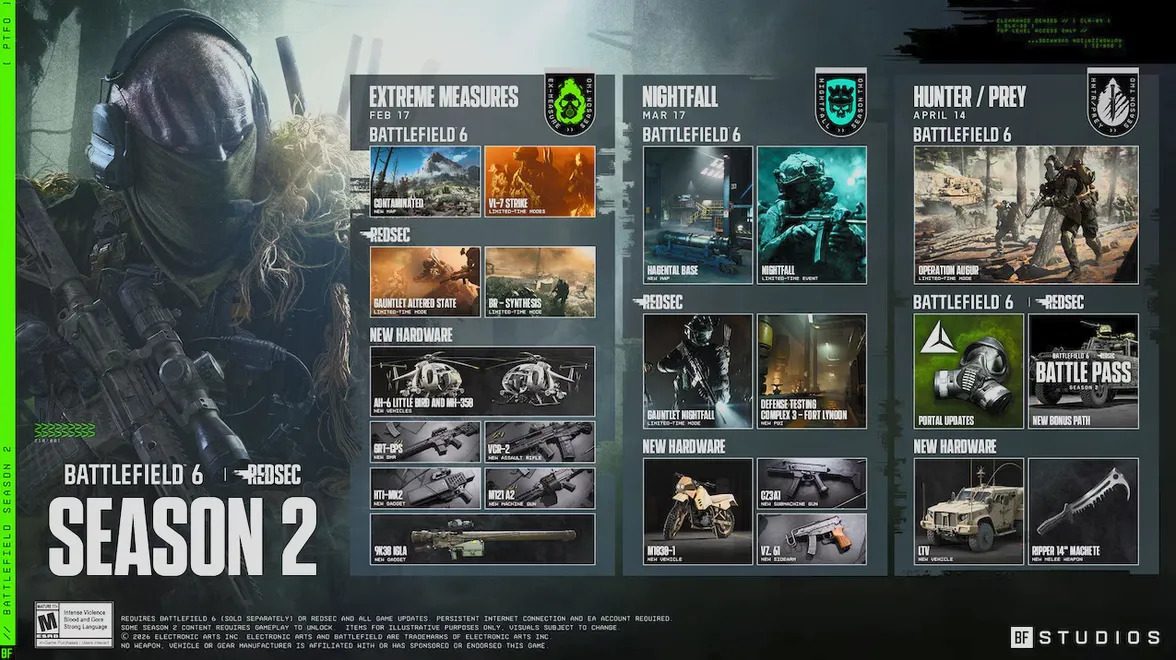Select the M1030-1 motorcycle vehicle tile
This screenshot has height=660, width=1176.
698,511
